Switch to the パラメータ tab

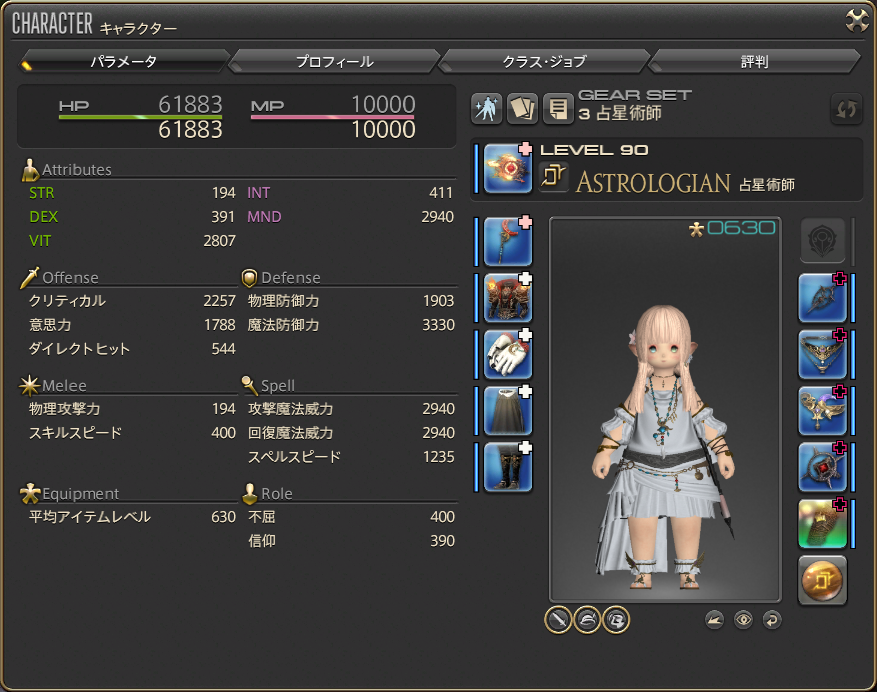[x=124, y=62]
